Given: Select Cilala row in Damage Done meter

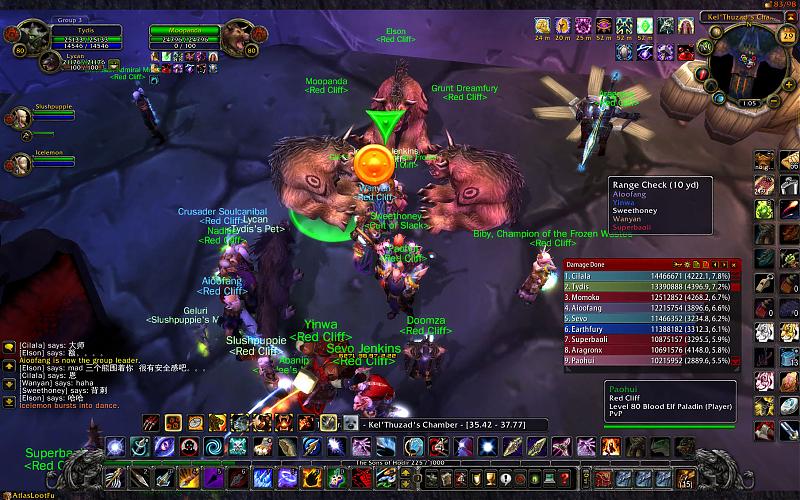Looking at the screenshot, I should pos(652,273).
